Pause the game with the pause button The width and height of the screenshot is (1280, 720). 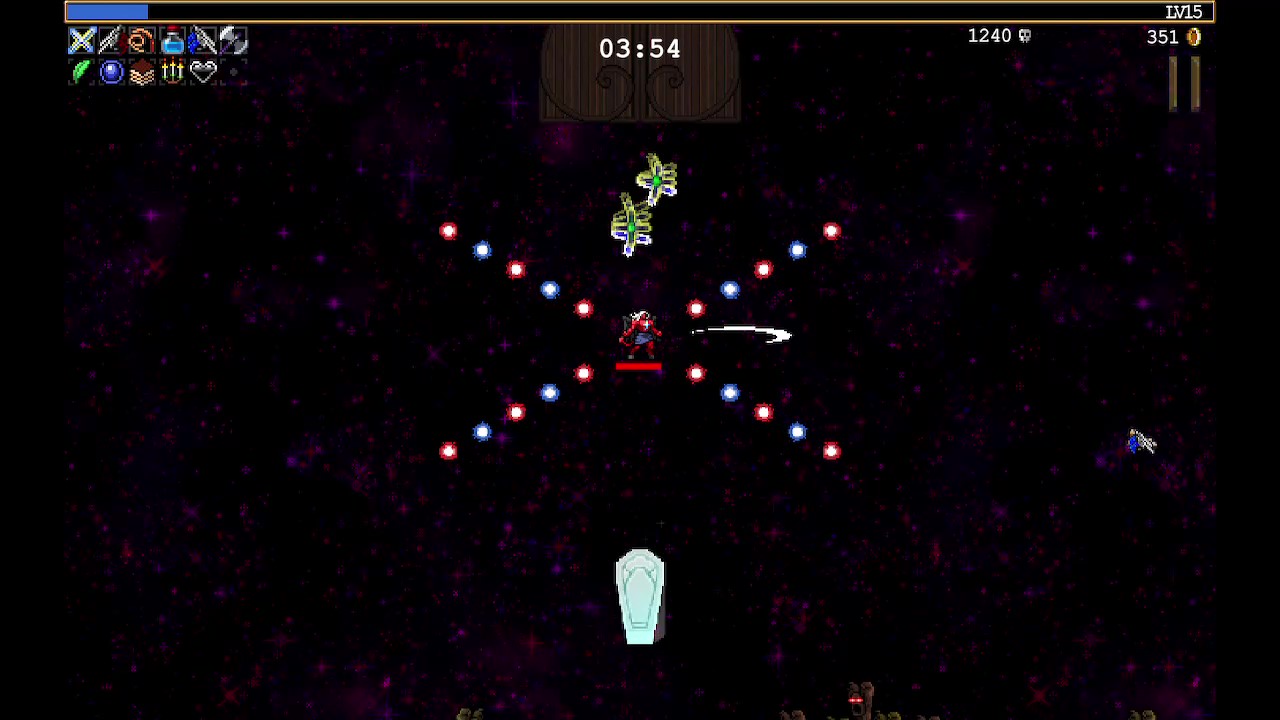1185,84
